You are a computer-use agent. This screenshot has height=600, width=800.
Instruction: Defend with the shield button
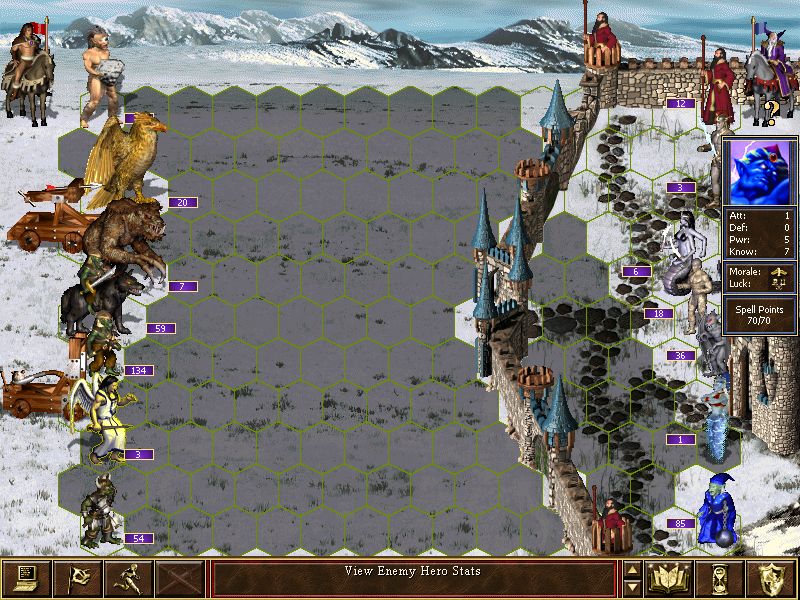tap(771, 578)
